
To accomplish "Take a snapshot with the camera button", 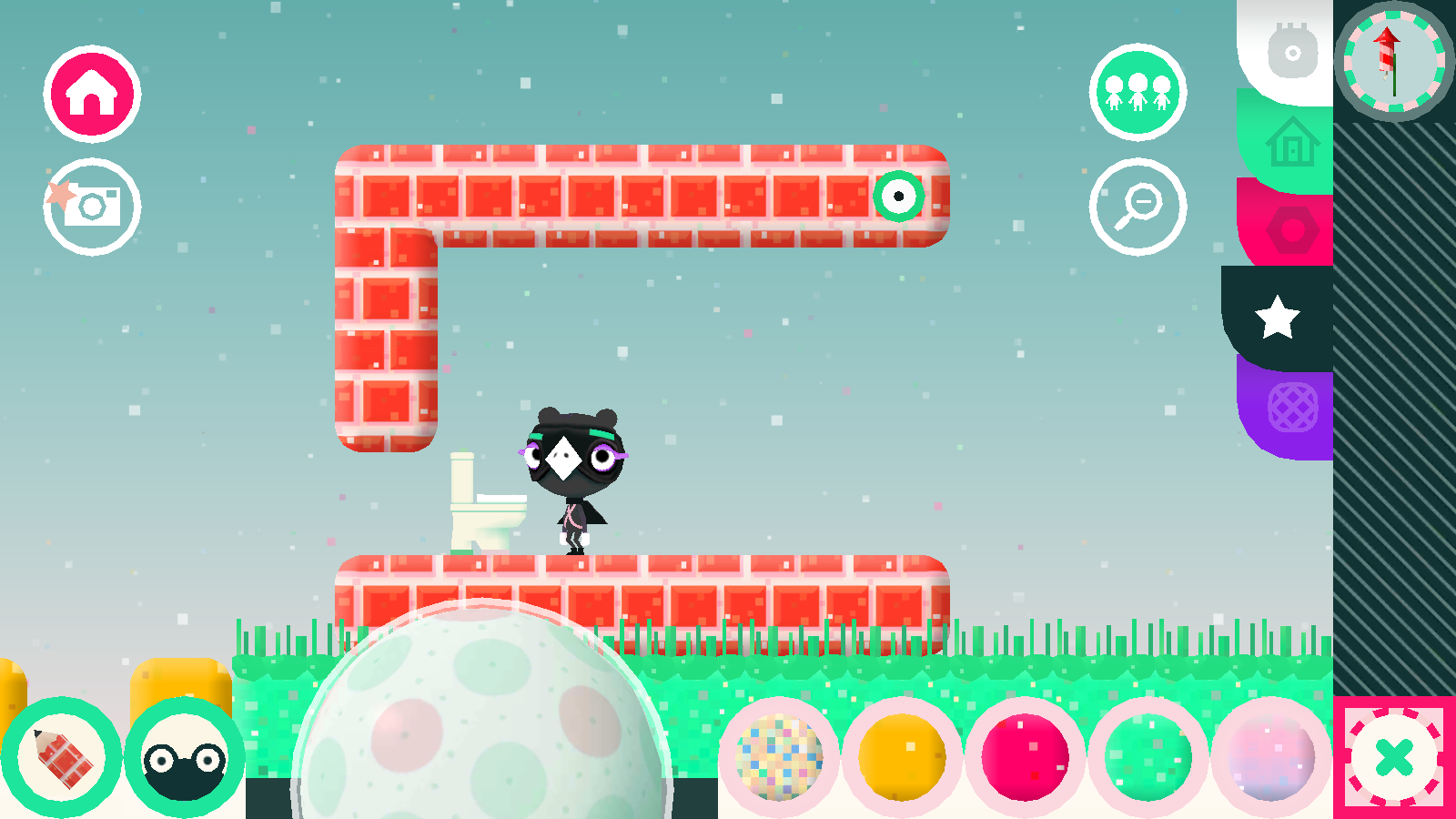I will tap(92, 207).
